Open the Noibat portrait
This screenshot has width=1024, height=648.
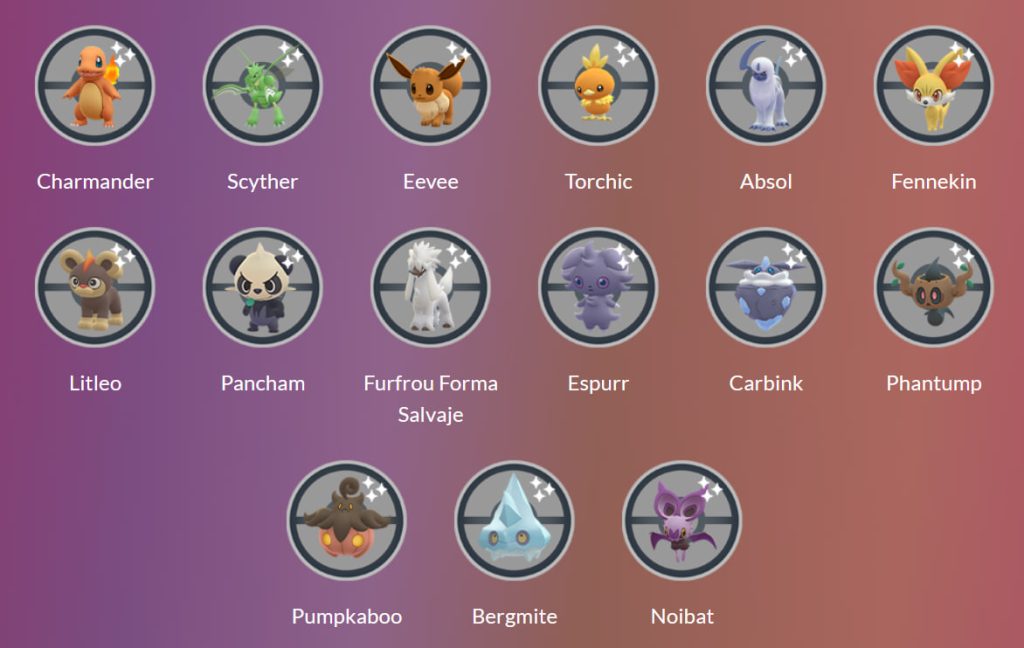point(682,521)
